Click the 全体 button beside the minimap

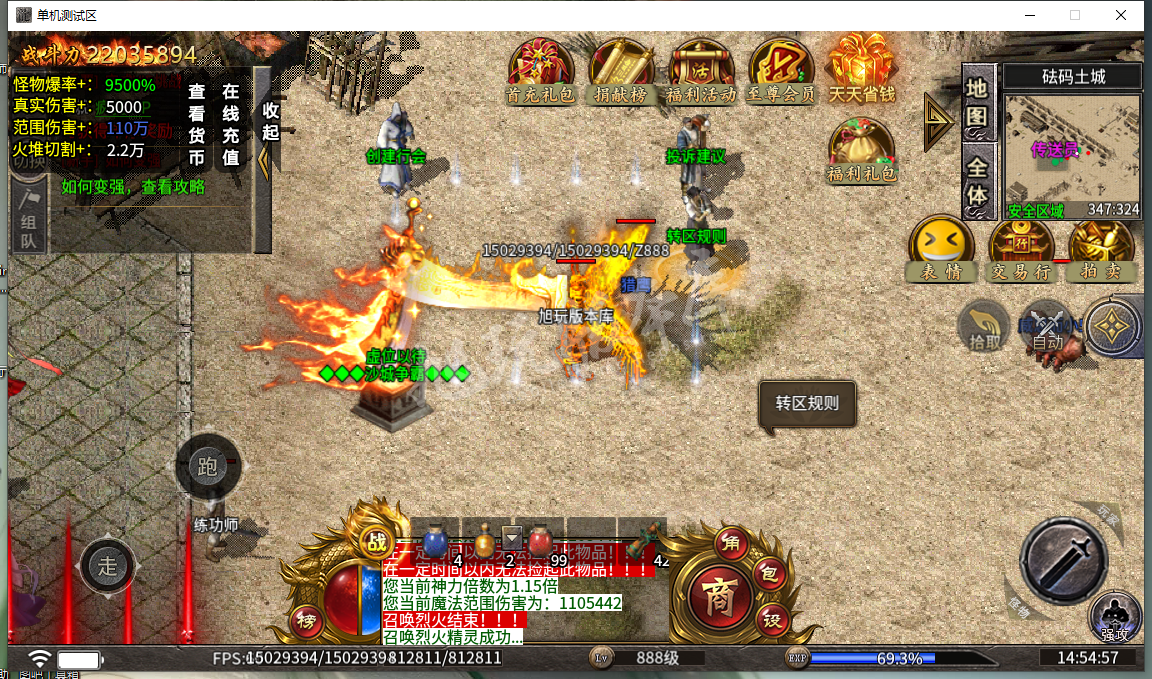click(x=978, y=181)
